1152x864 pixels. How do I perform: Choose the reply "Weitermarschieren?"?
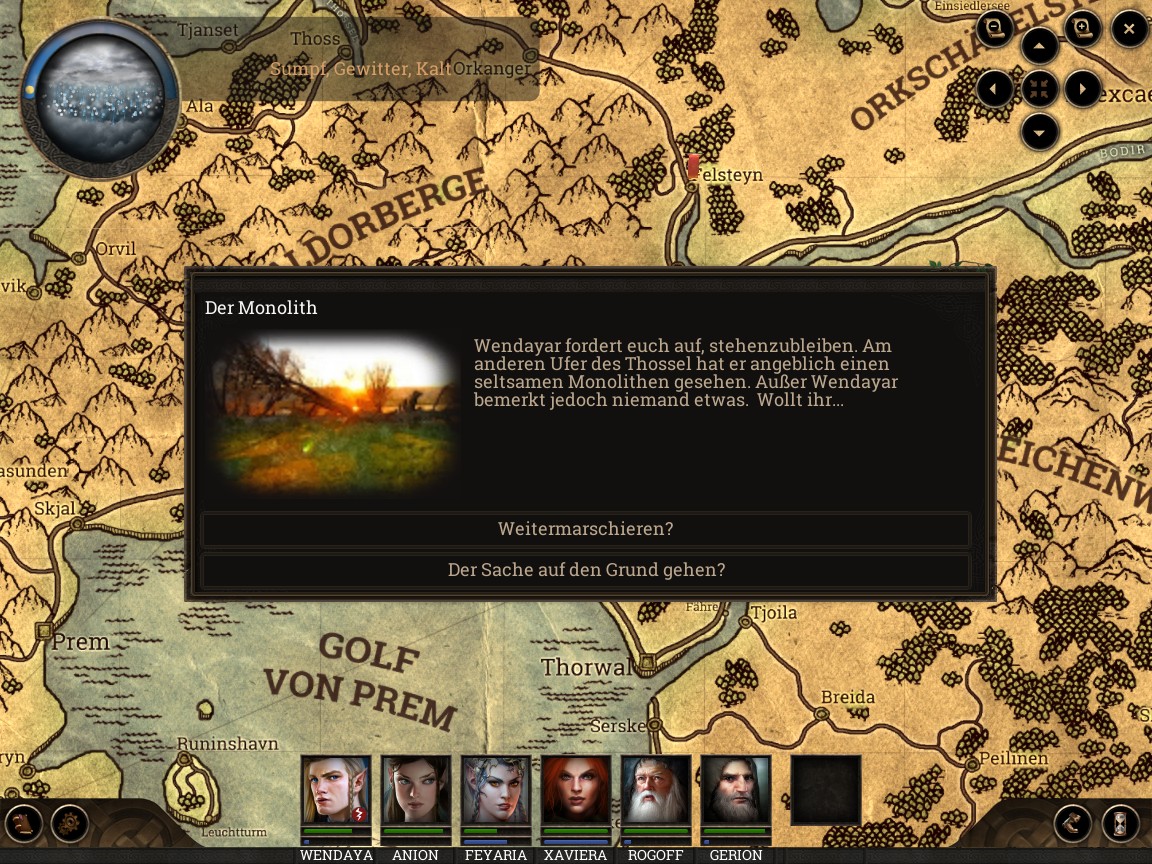click(585, 529)
